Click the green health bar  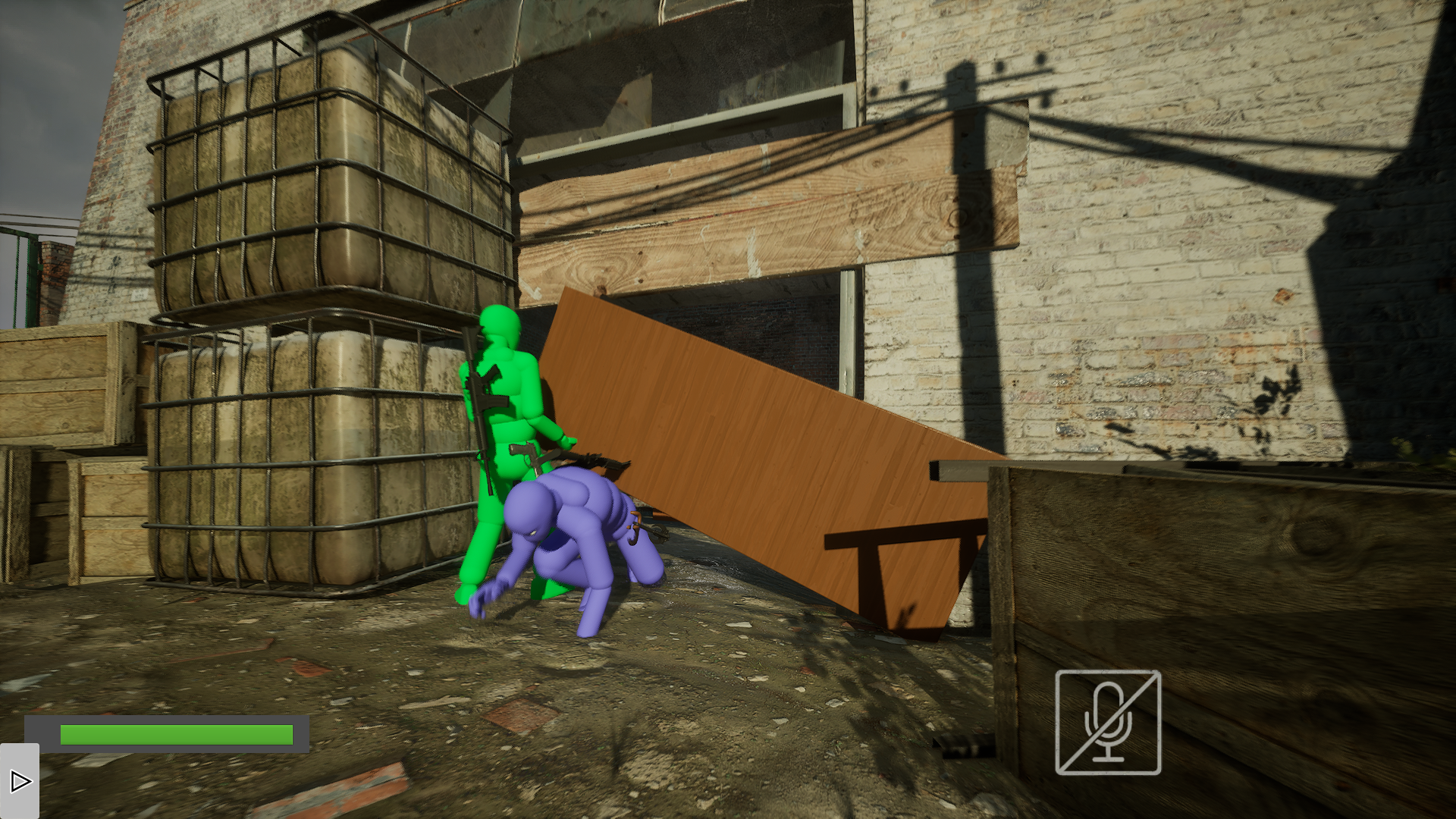pos(176,733)
